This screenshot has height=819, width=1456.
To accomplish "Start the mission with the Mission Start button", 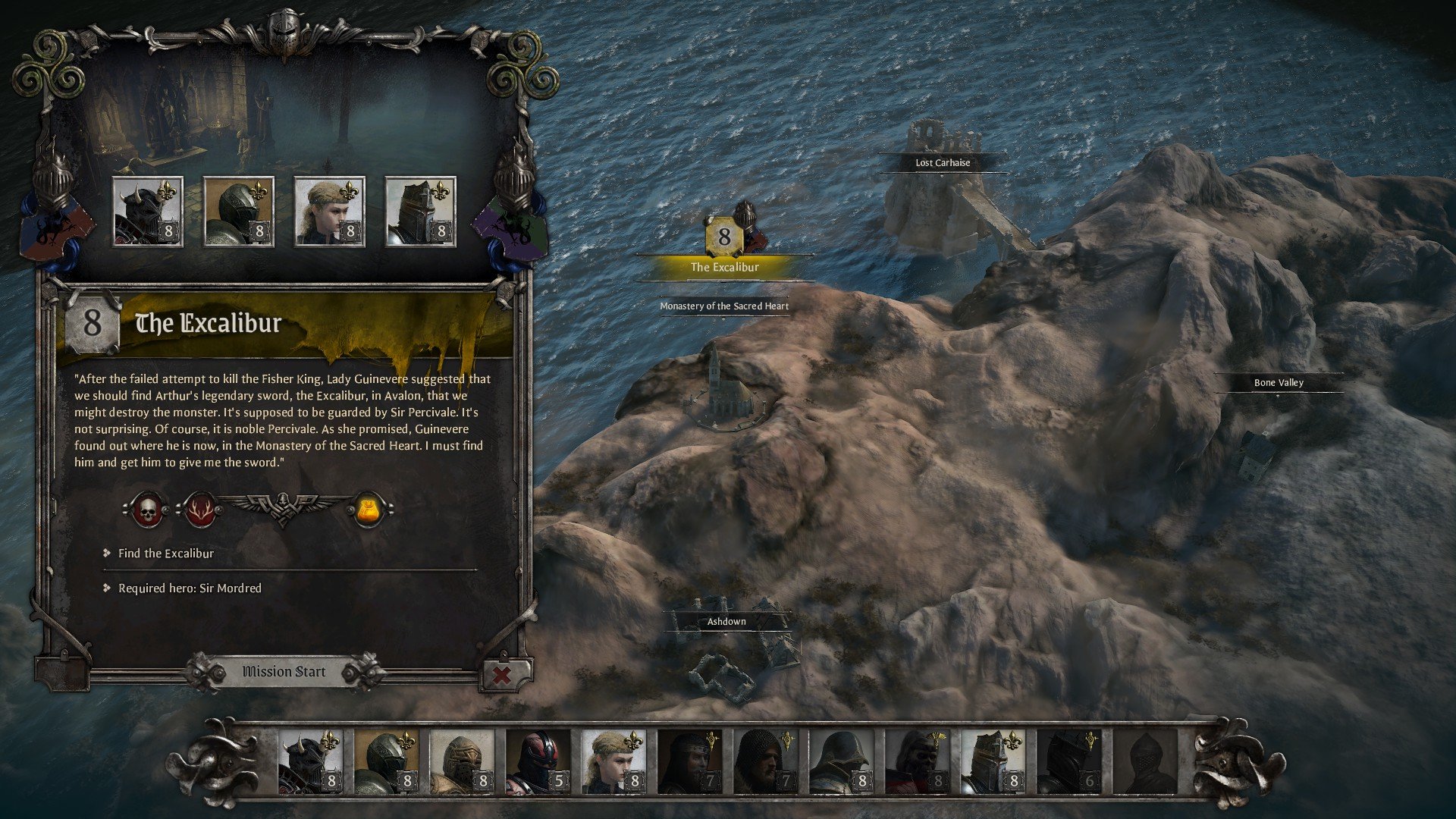I will tap(284, 672).
